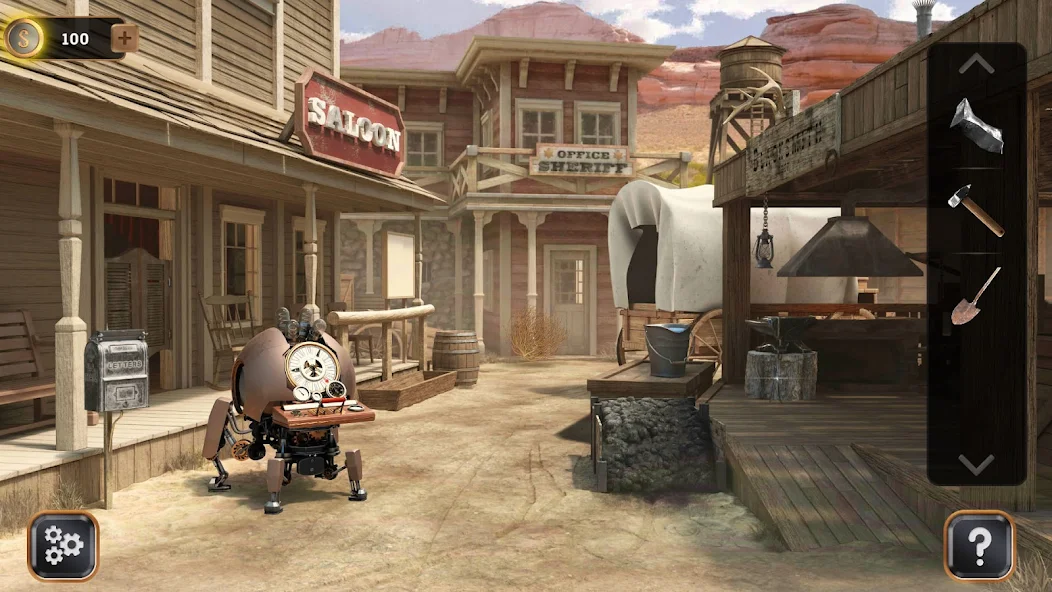The width and height of the screenshot is (1052, 592).
Task: Open the question mark hint button
Action: [x=979, y=545]
